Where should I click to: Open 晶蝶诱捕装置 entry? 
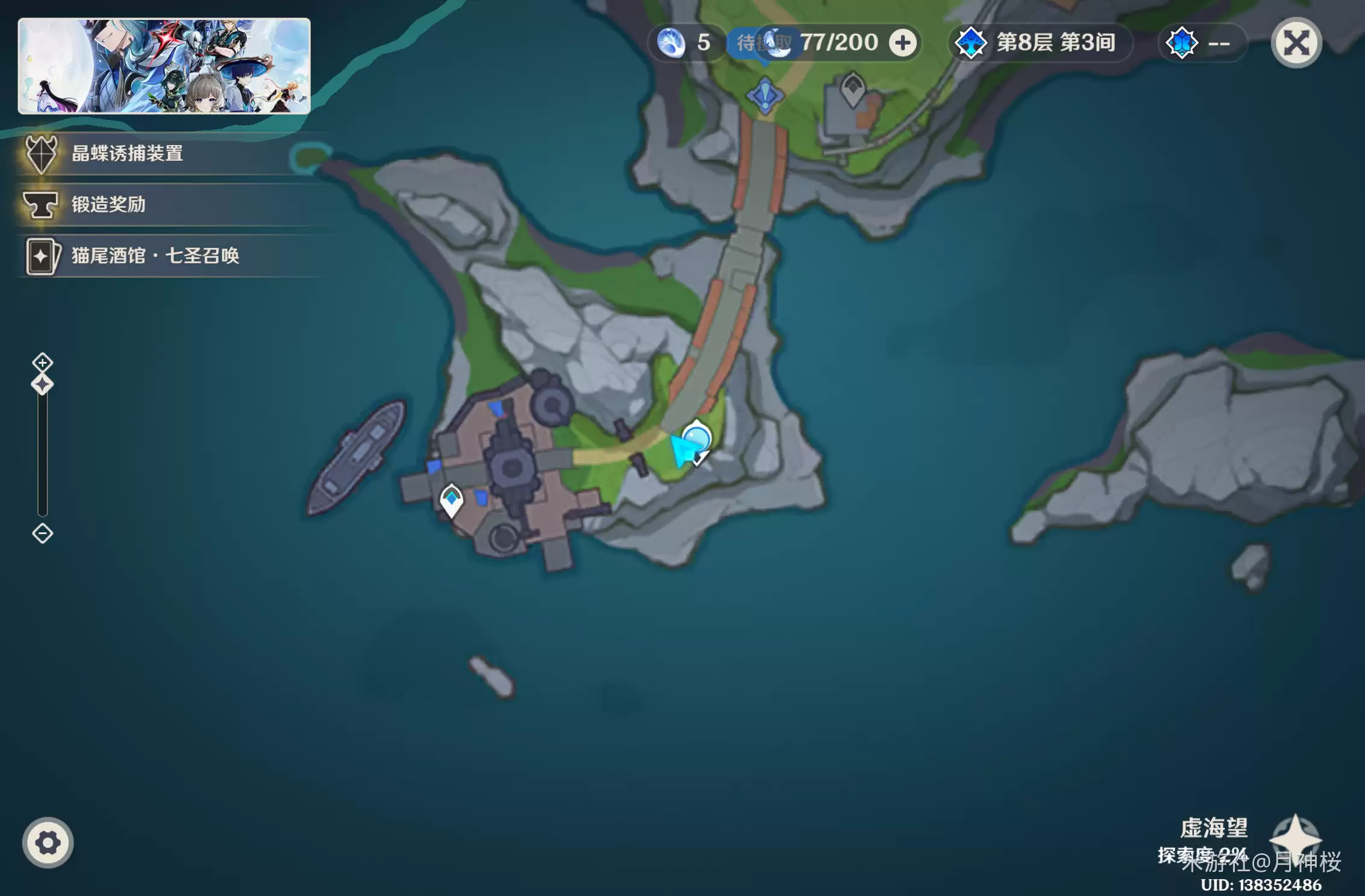pyautogui.click(x=127, y=154)
